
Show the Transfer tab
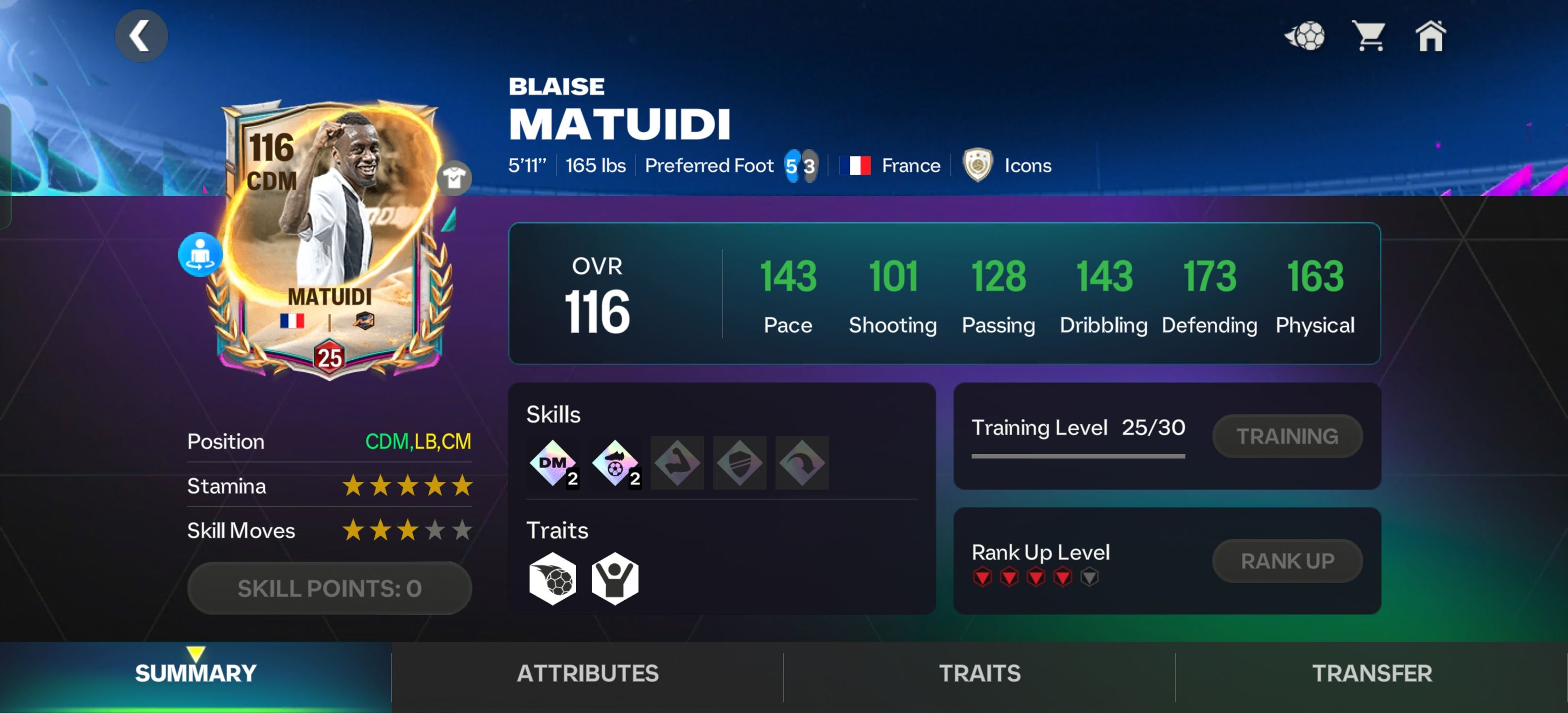coord(1372,673)
